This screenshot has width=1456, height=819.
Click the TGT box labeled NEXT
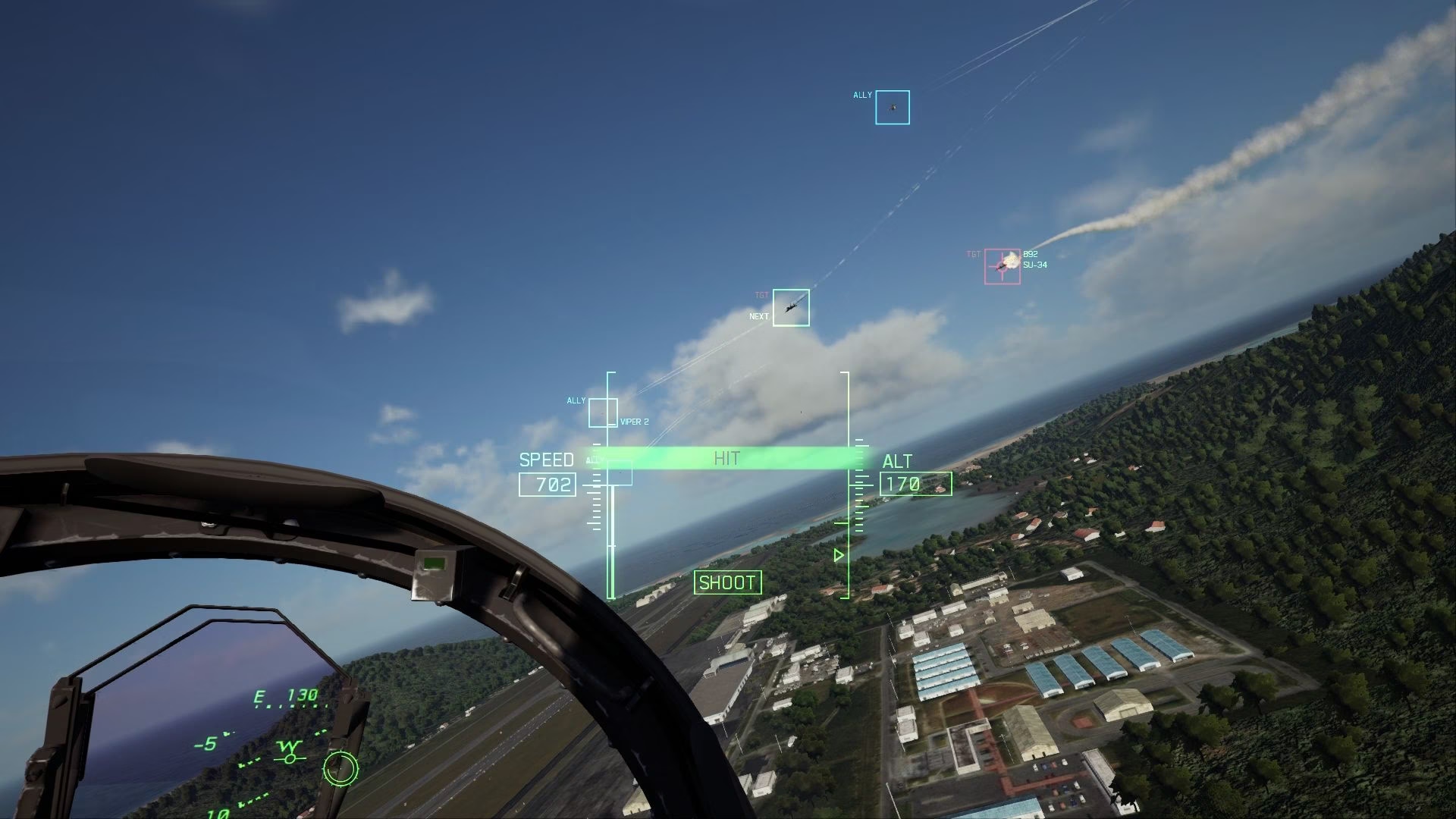pos(790,306)
